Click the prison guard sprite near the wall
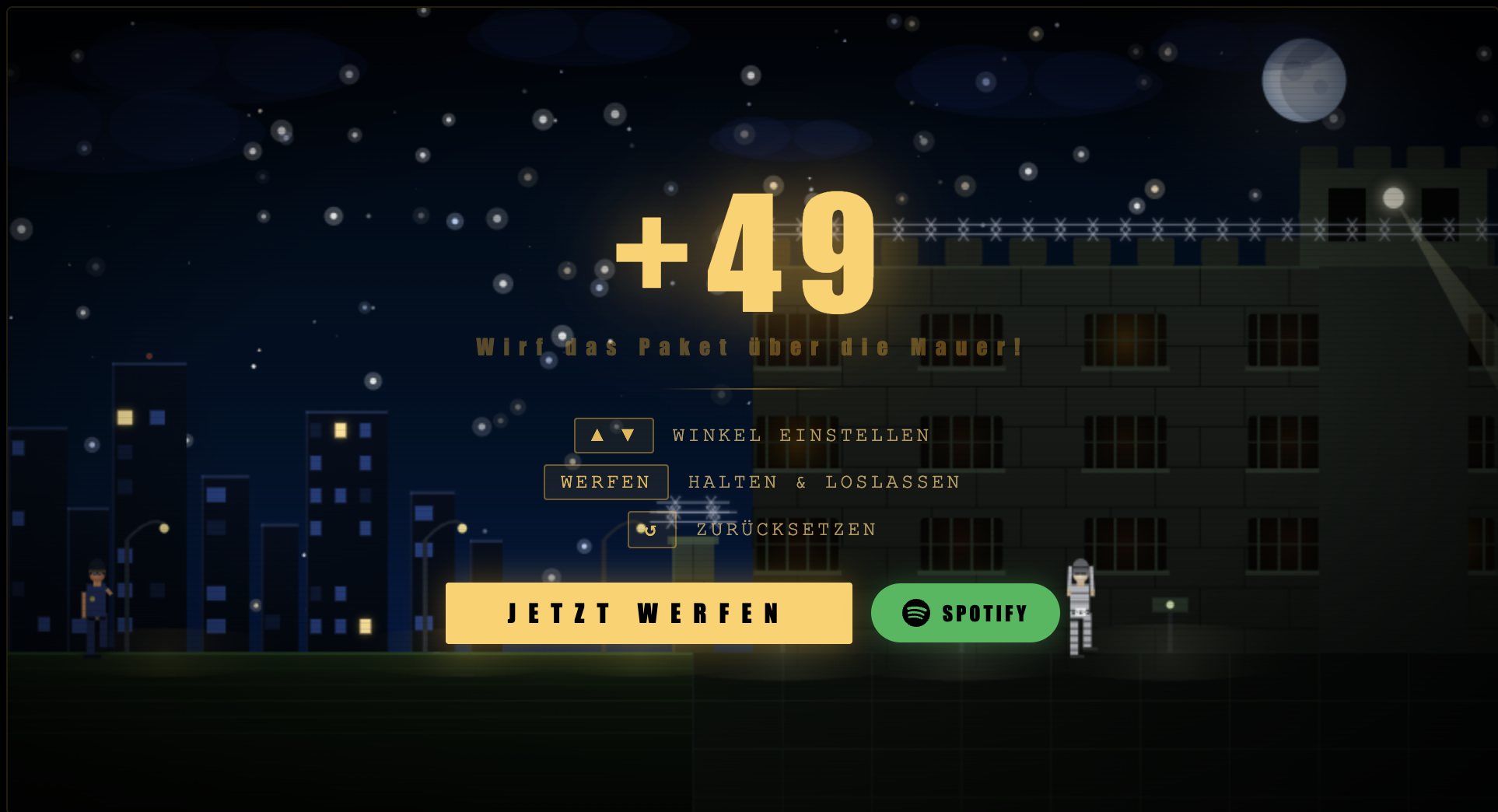Screen dimensions: 1498x812 coord(1080,603)
